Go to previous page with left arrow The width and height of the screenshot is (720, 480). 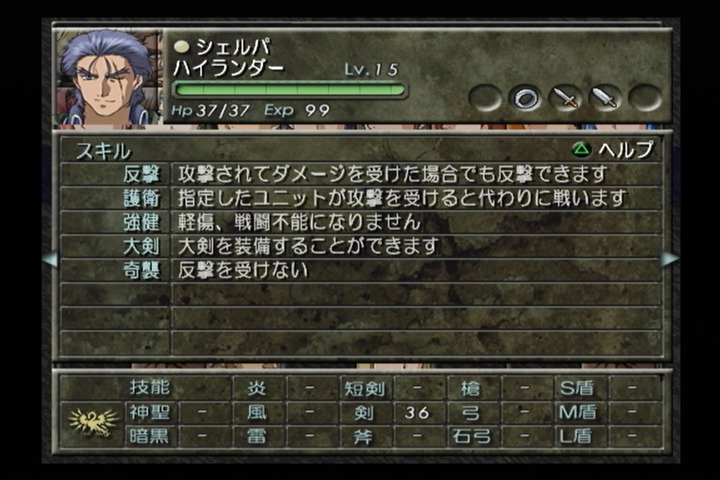(49, 259)
